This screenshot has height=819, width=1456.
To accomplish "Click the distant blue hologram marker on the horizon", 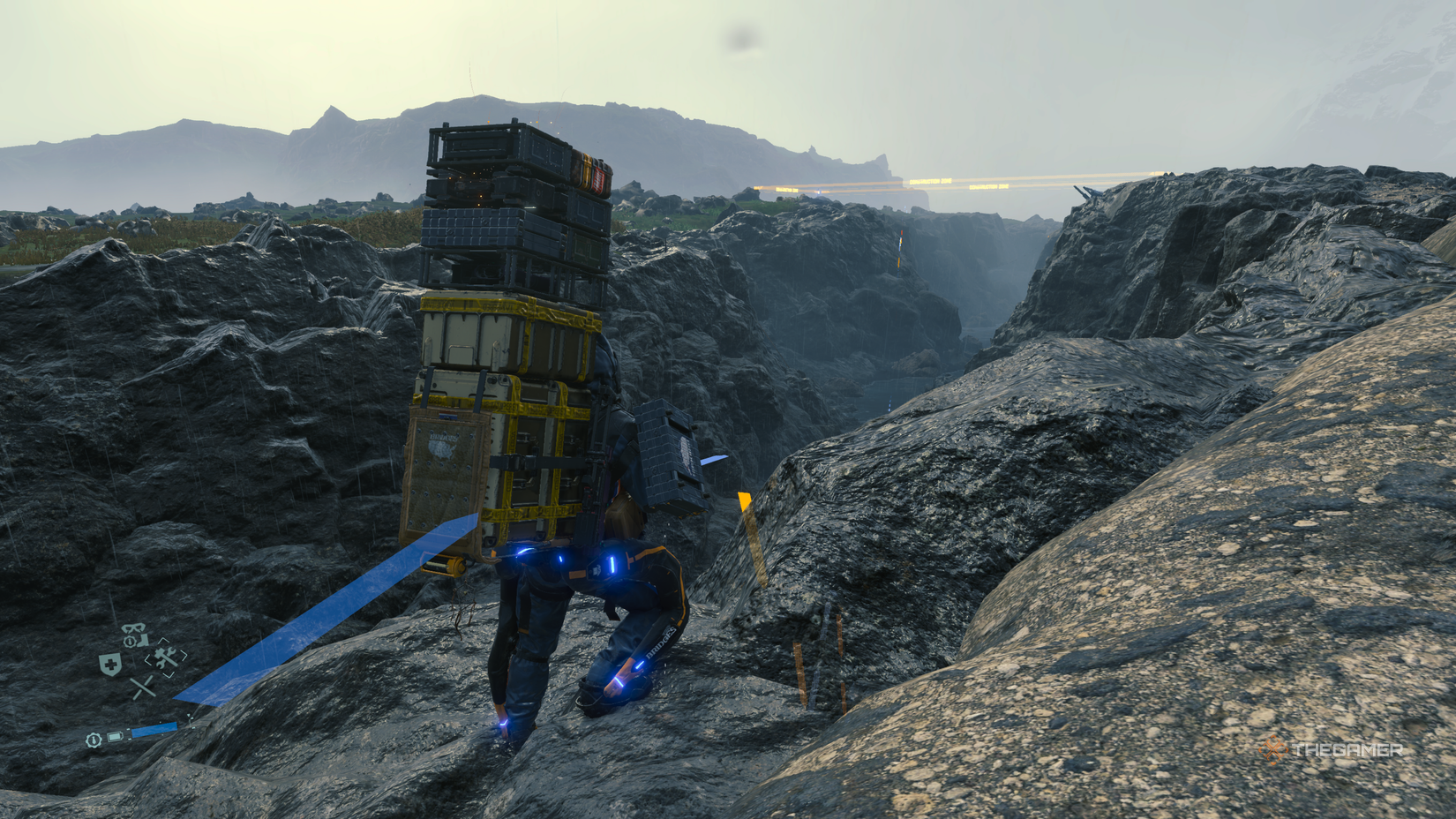I will [x=819, y=191].
